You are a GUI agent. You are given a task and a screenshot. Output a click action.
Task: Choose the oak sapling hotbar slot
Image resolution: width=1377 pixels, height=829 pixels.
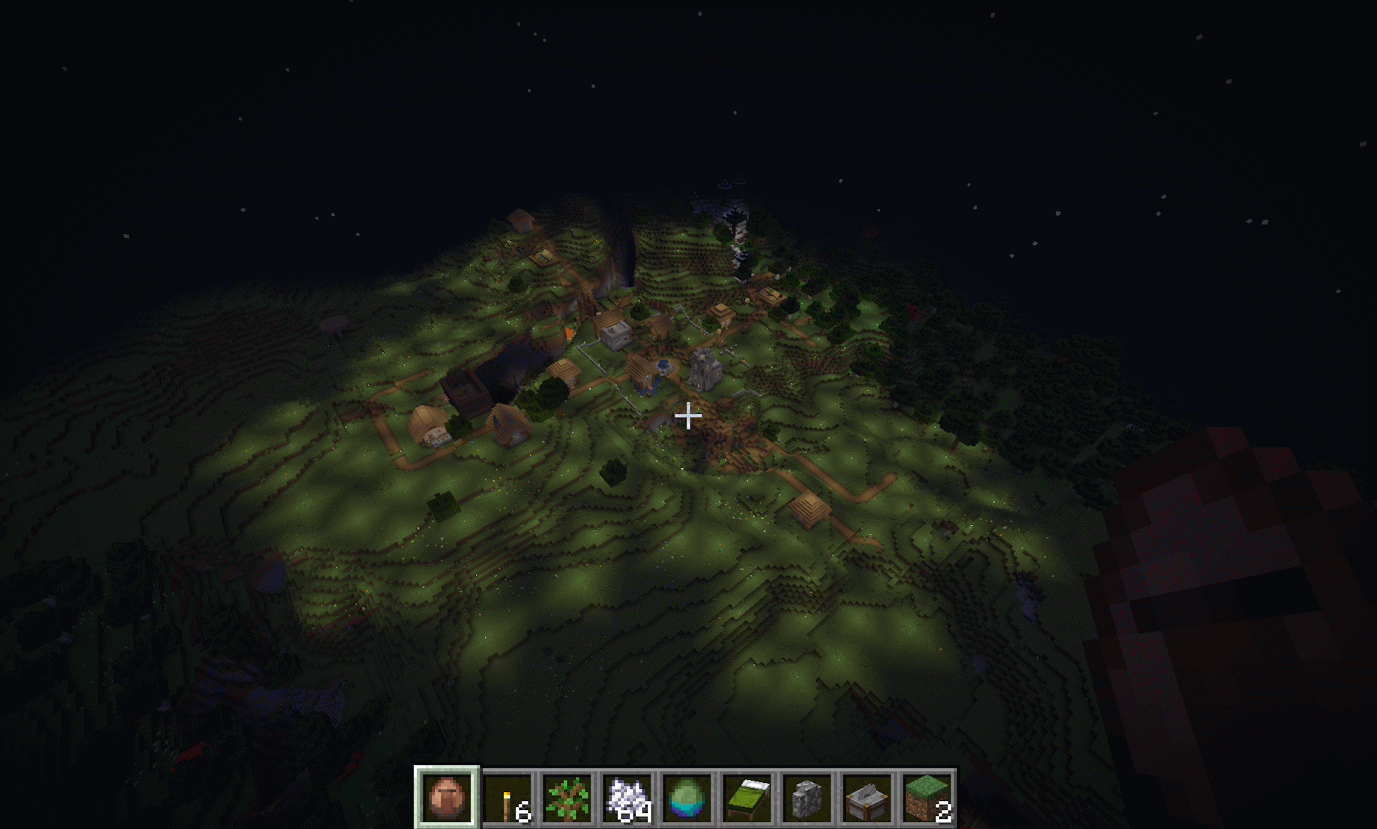point(567,798)
